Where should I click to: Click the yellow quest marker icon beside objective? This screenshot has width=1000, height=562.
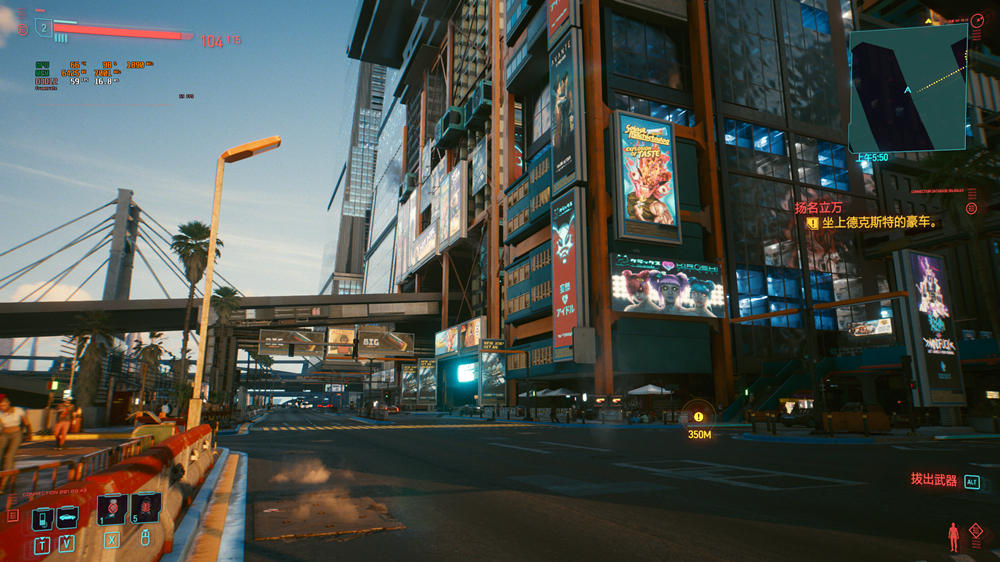(812, 223)
